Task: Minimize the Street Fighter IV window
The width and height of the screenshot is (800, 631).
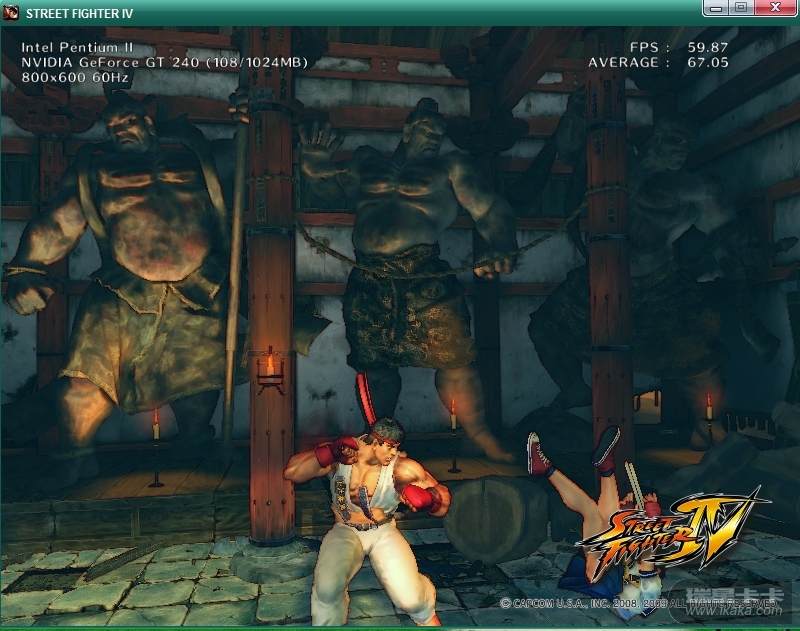Action: point(715,8)
